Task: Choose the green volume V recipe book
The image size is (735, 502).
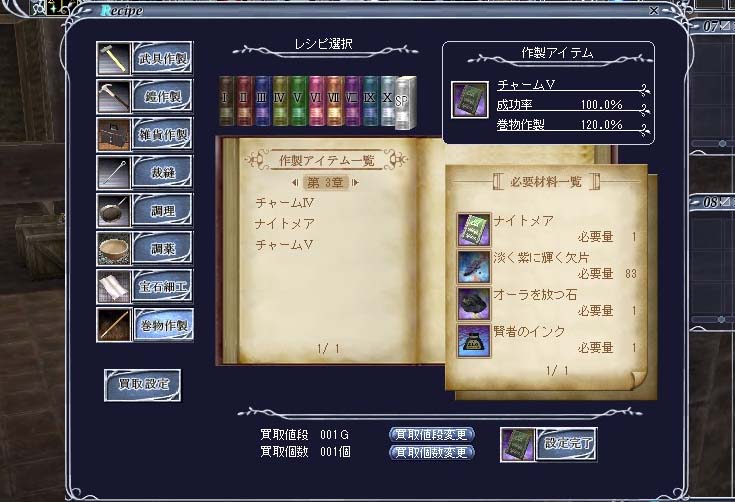Action: [297, 102]
